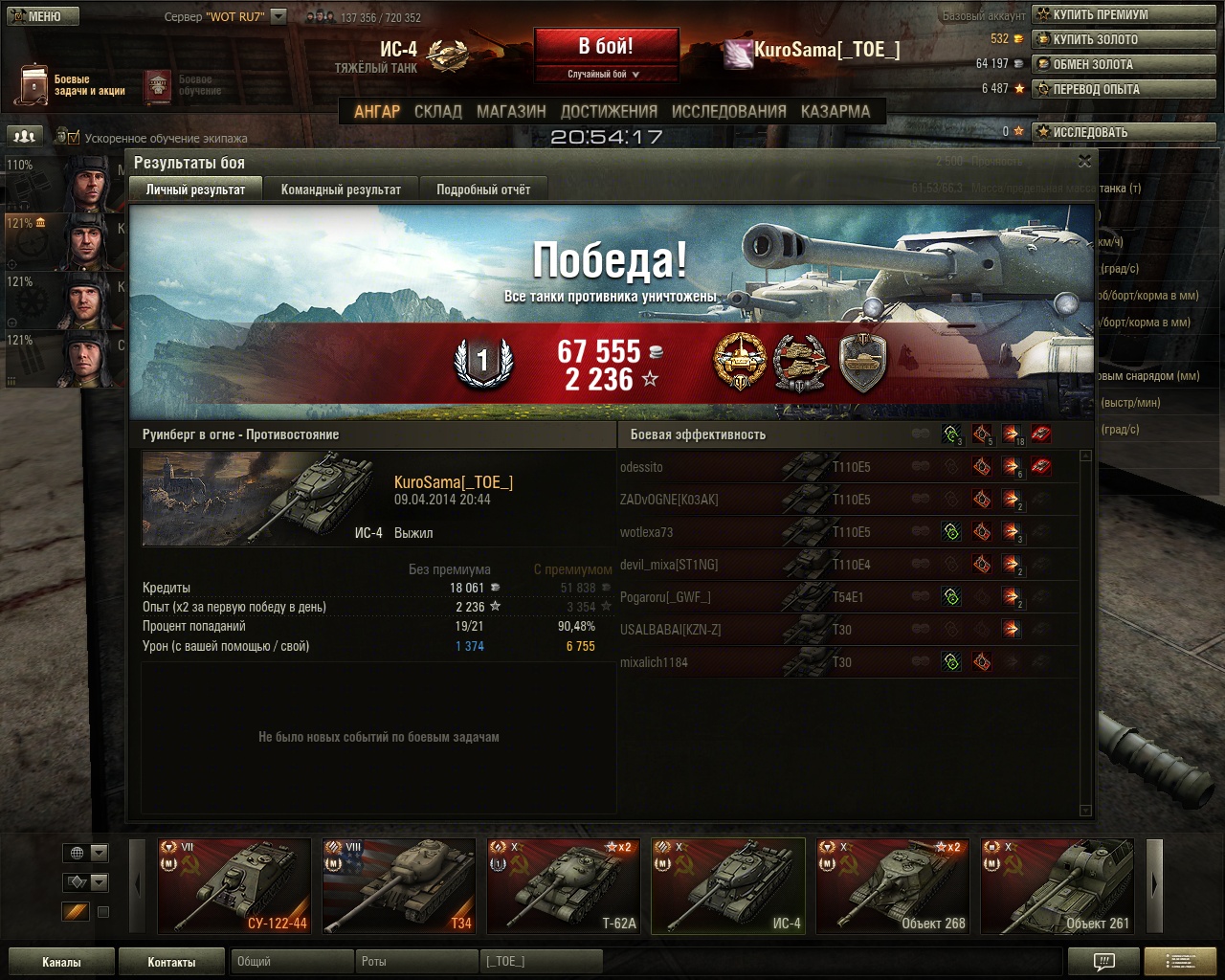Open the КАЗАРМА section
This screenshot has height=980, width=1225.
point(835,111)
